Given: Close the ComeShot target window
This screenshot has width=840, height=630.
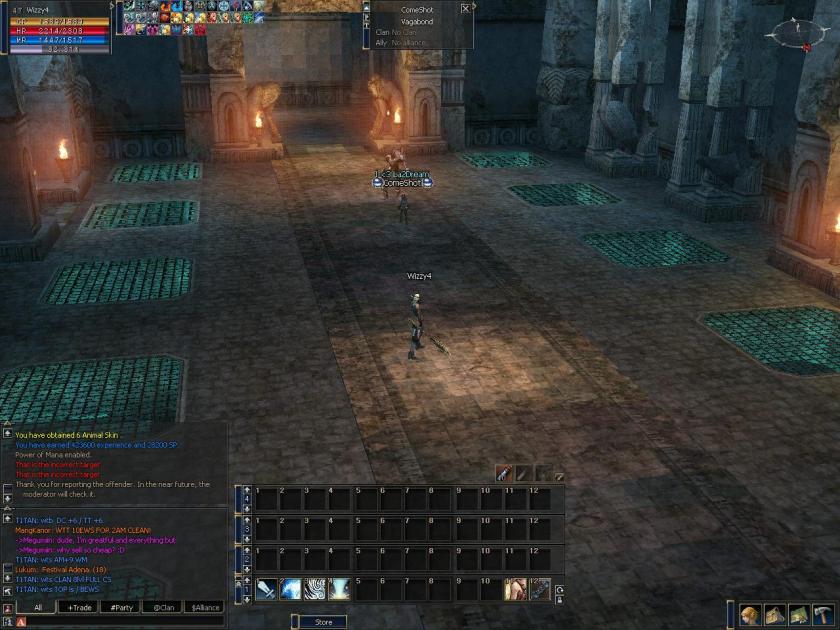Looking at the screenshot, I should click(465, 8).
